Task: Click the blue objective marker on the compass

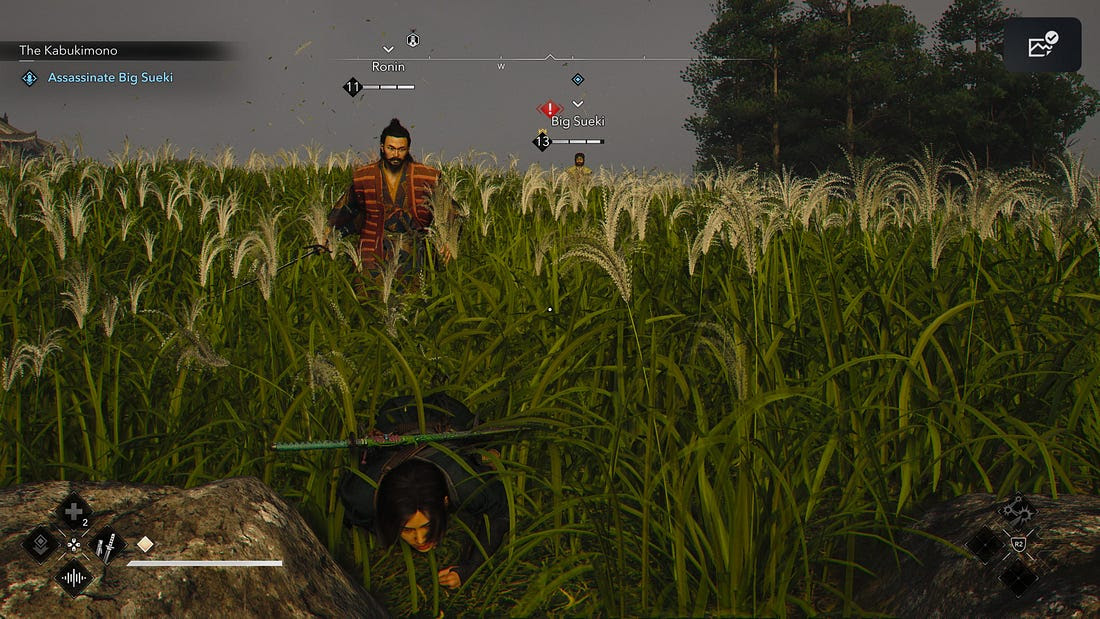Action: [x=577, y=79]
